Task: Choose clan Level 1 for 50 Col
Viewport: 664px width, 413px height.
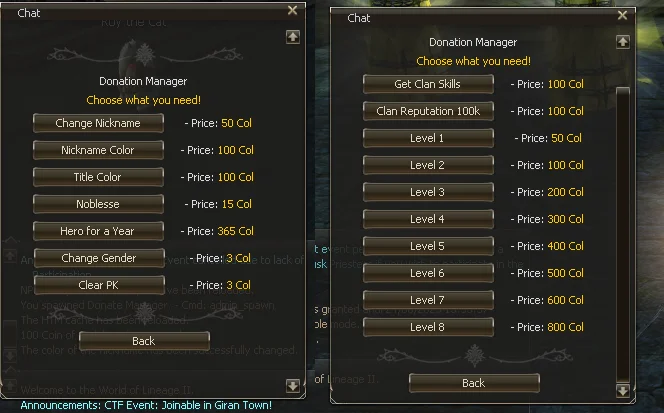Action: [x=428, y=138]
